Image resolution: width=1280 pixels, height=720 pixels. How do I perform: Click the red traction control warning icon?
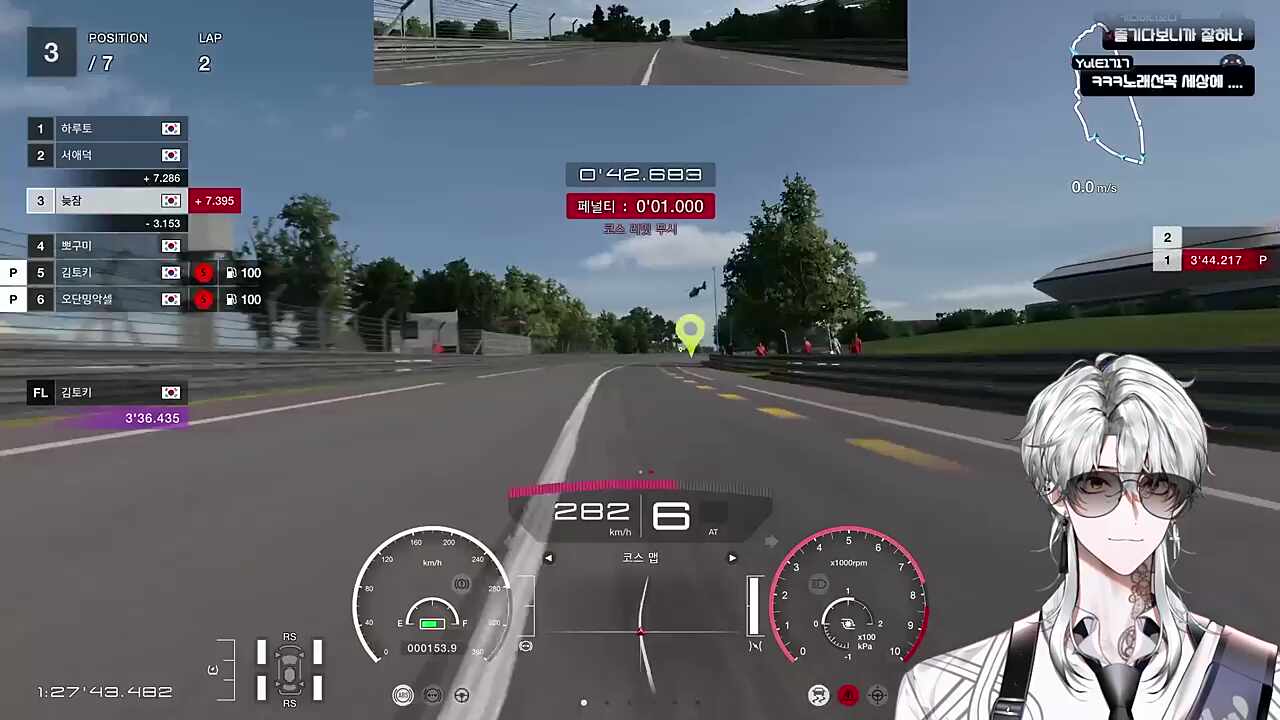tap(848, 695)
